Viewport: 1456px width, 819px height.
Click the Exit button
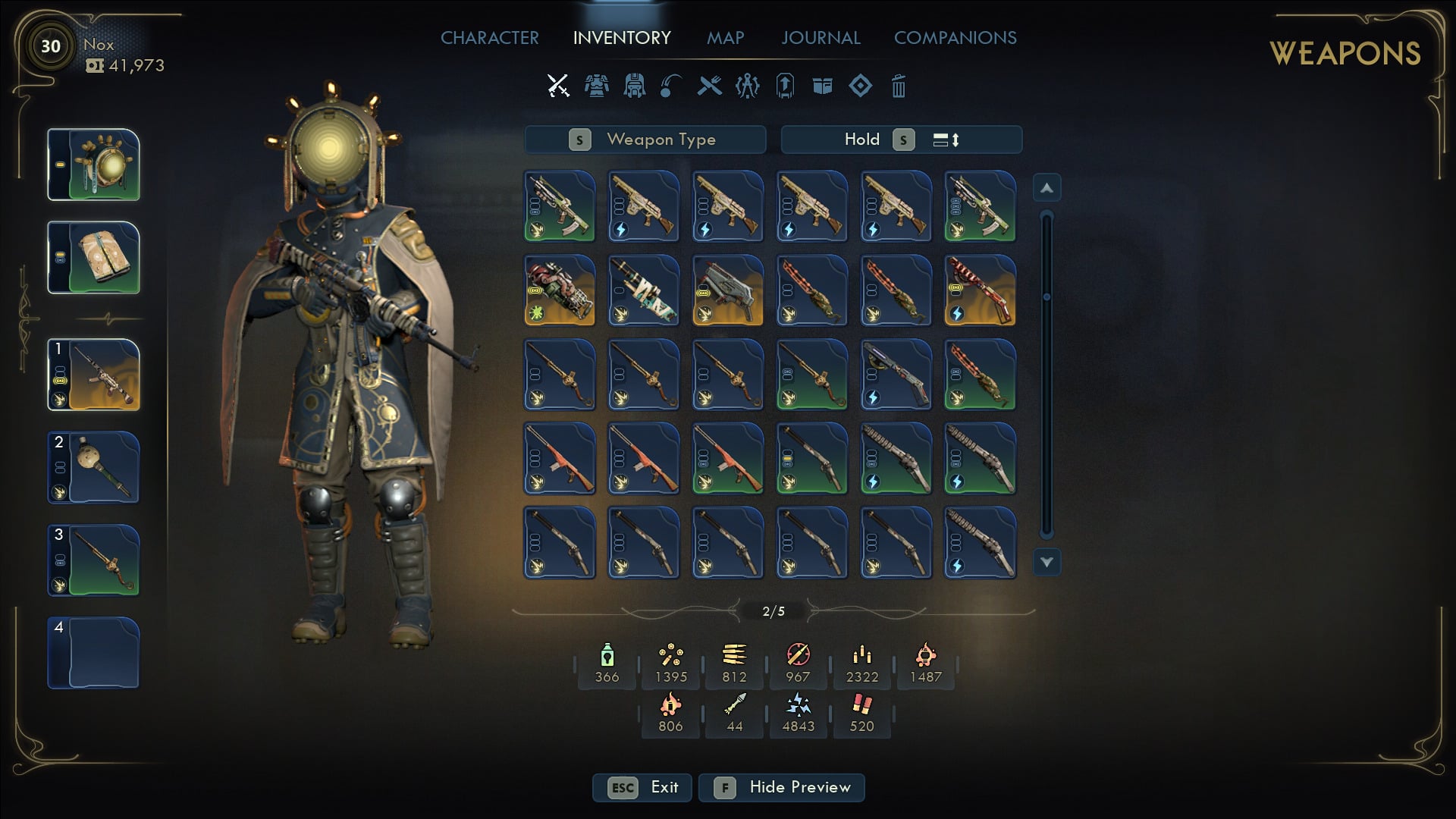point(642,787)
